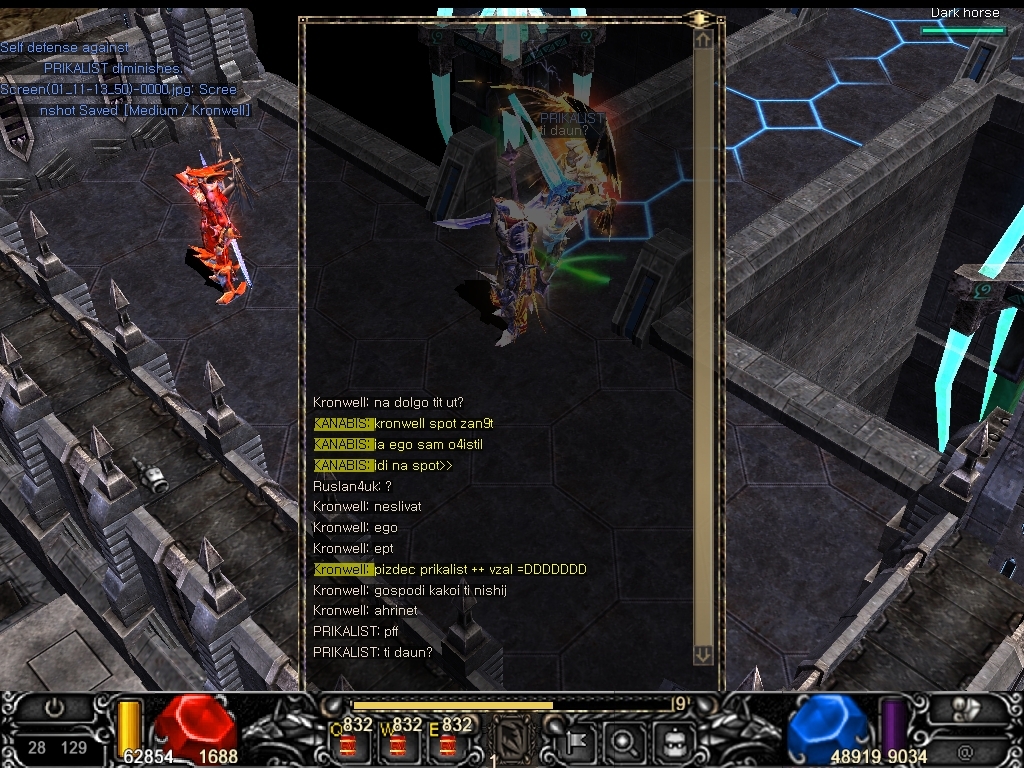
Task: Click the chat window resize handle
Action: (700, 18)
